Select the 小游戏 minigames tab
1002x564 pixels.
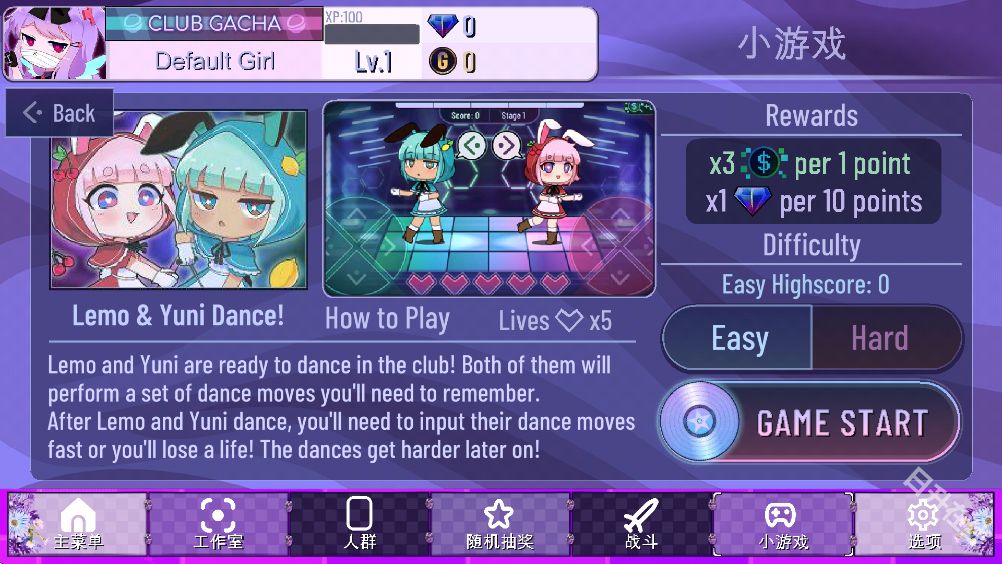pos(782,524)
